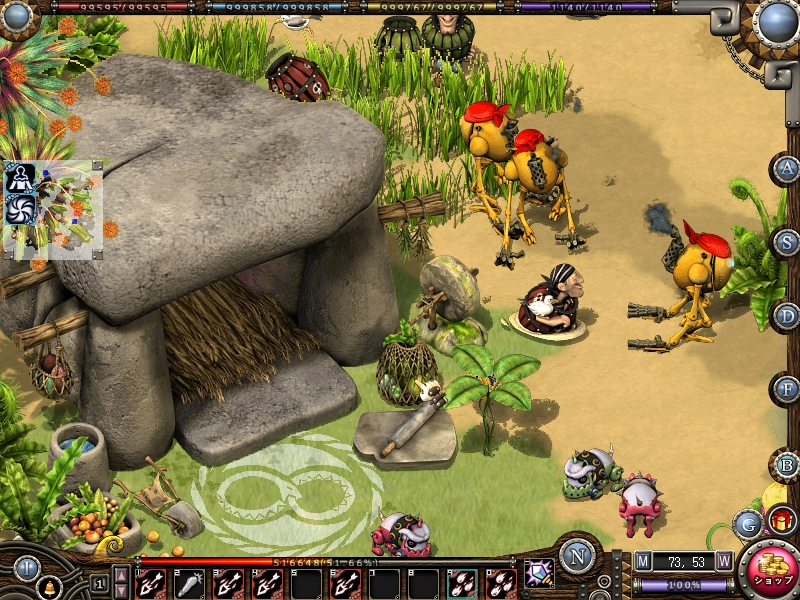Open the red gift box icon
The width and height of the screenshot is (800, 600).
click(781, 520)
